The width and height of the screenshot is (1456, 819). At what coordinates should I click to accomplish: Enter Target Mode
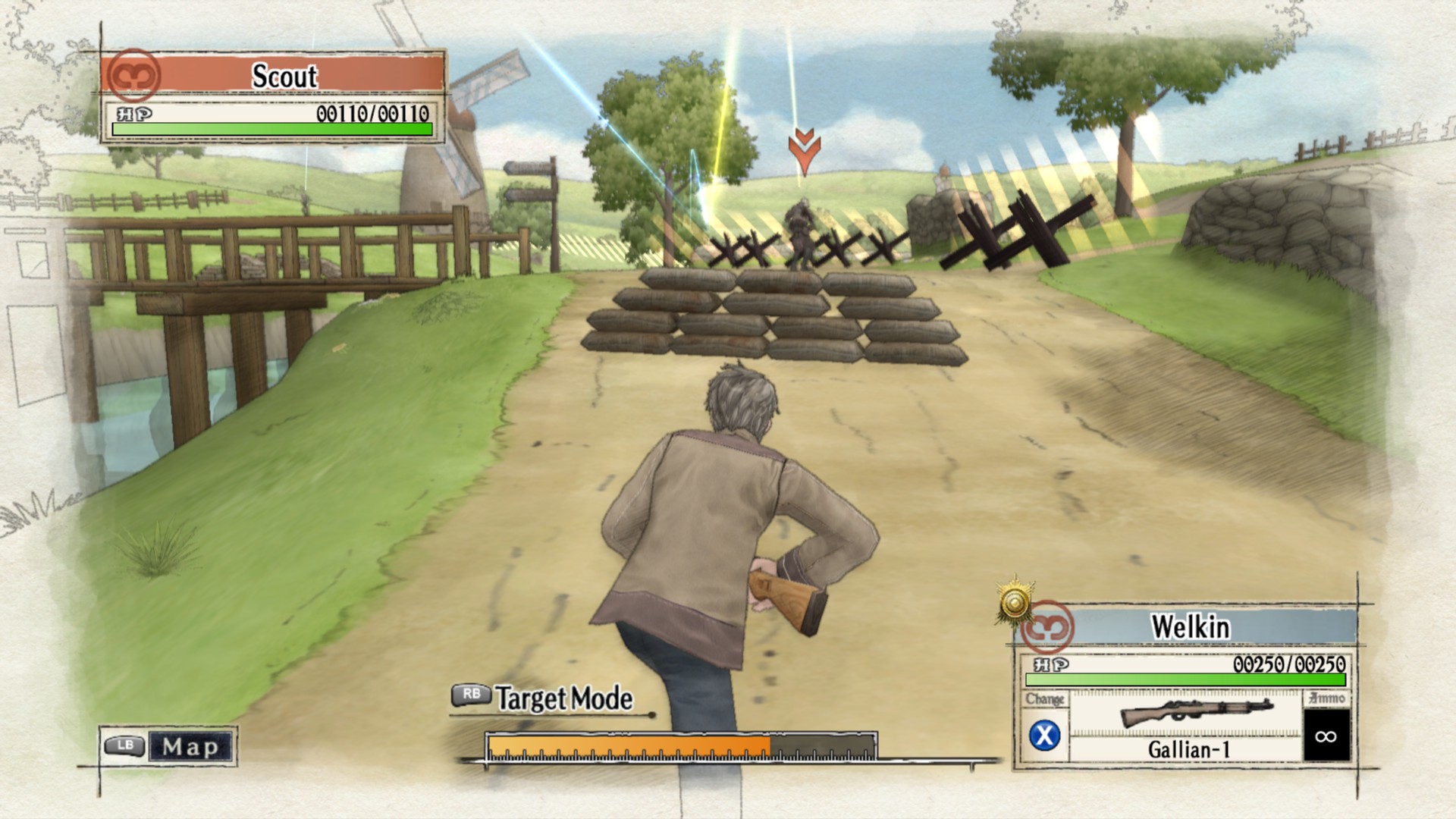(x=543, y=698)
